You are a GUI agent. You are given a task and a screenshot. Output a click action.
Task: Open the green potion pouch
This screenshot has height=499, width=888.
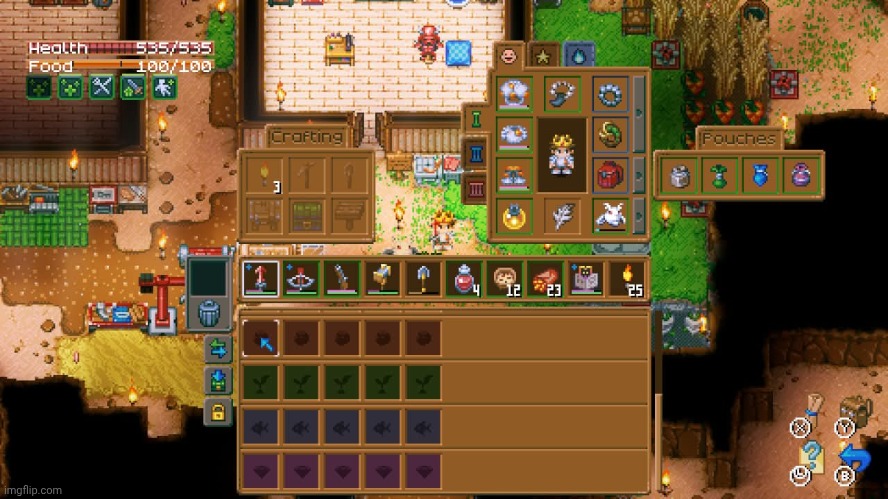click(719, 176)
